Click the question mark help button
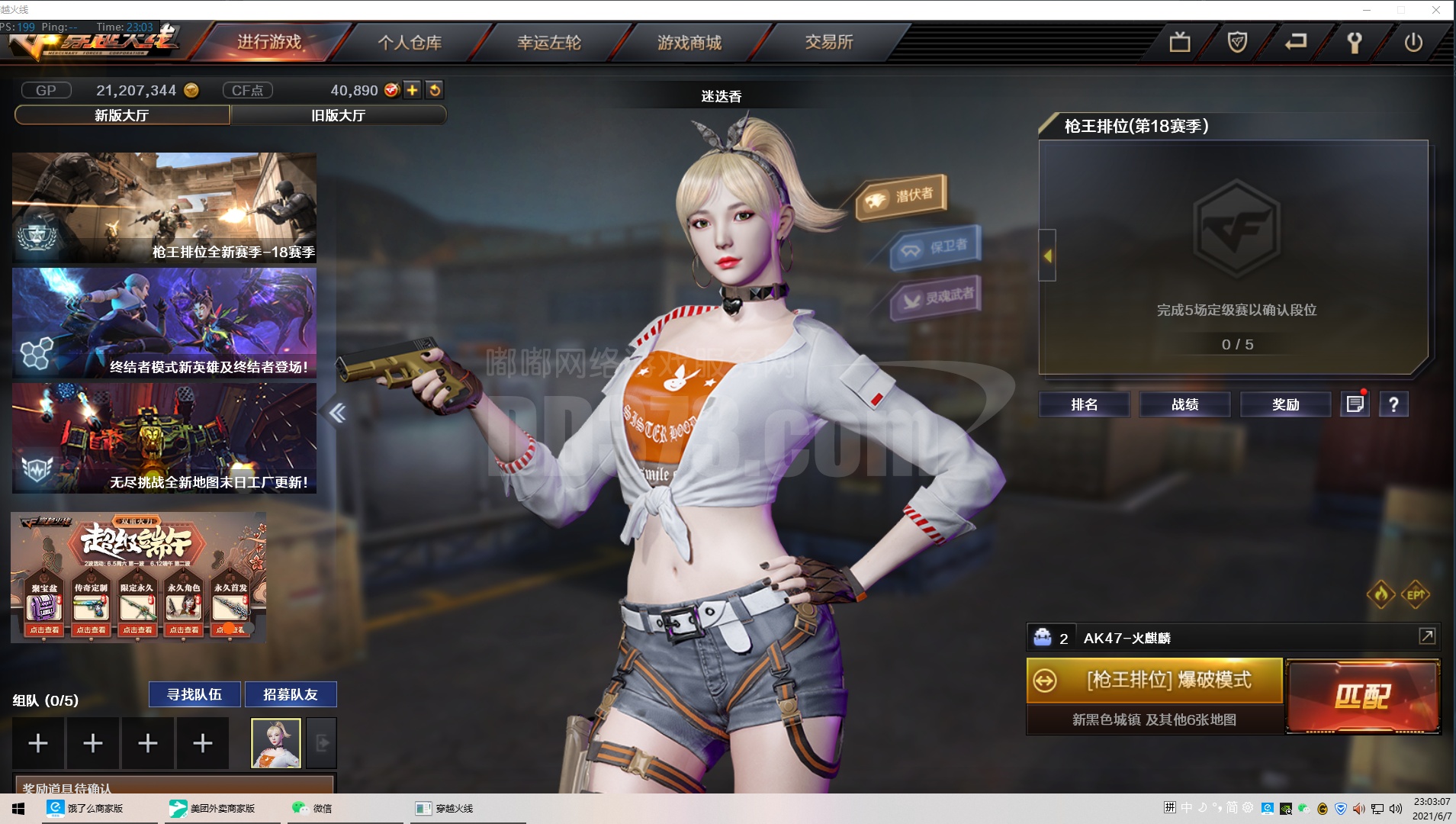Image resolution: width=1456 pixels, height=824 pixels. tap(1393, 404)
